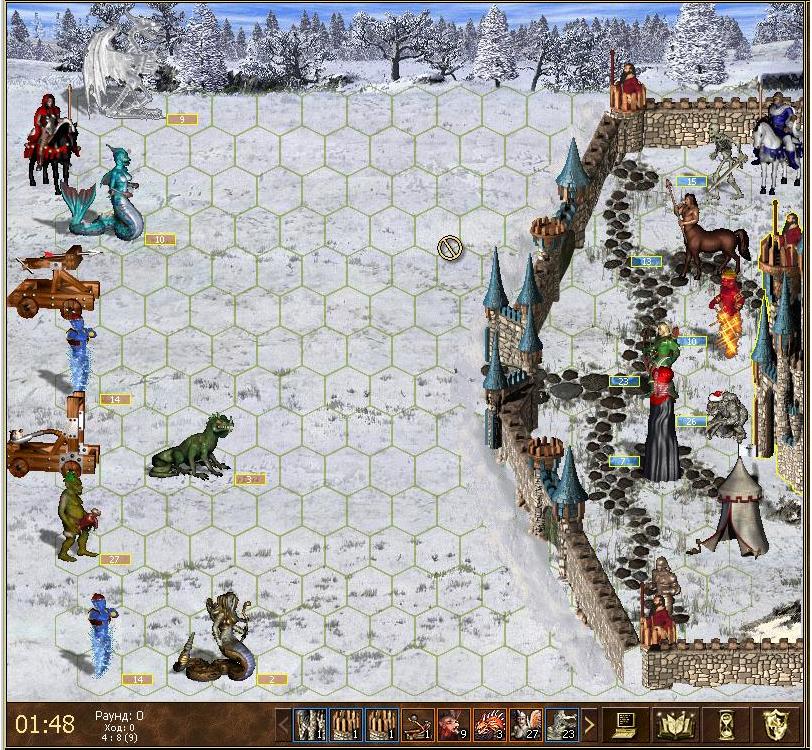Select the queue portrait with count 23
This screenshot has width=812, height=750.
coord(562,724)
